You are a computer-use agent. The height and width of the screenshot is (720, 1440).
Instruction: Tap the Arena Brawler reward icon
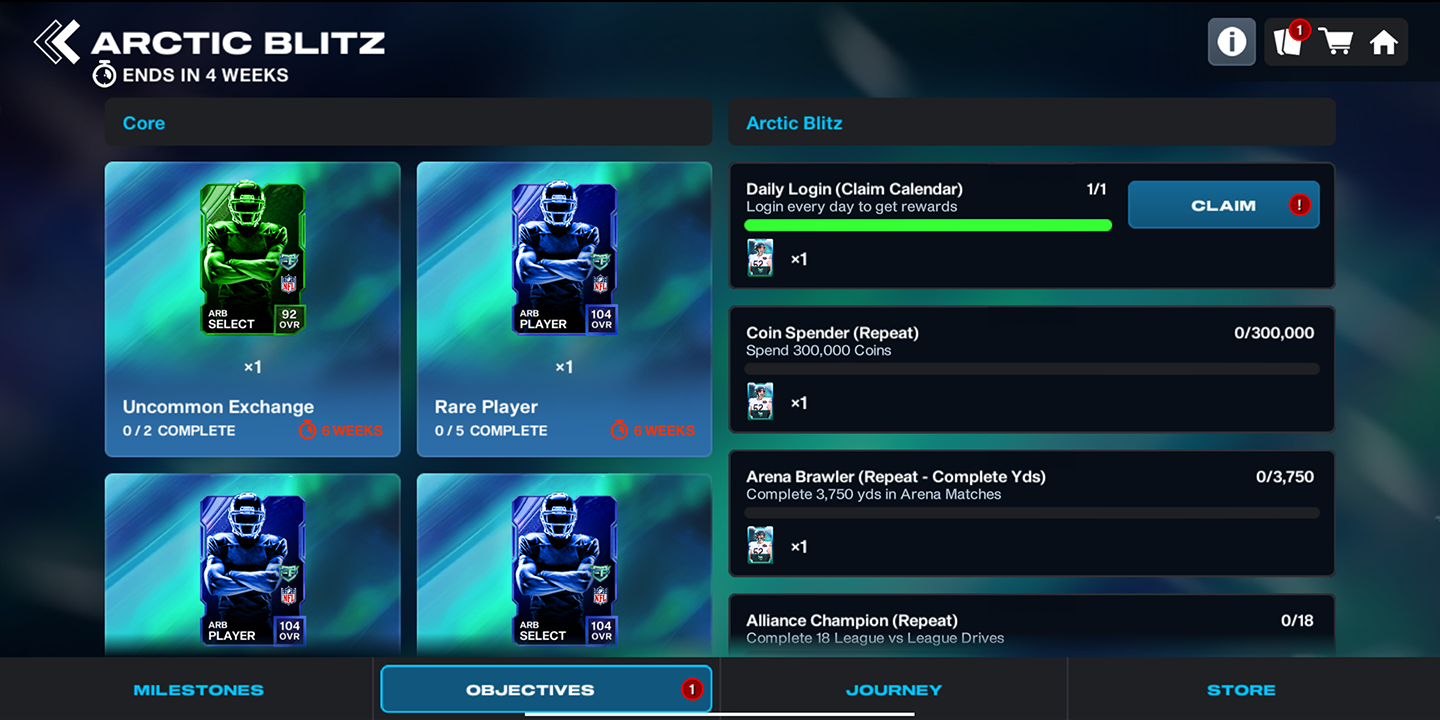click(x=760, y=545)
